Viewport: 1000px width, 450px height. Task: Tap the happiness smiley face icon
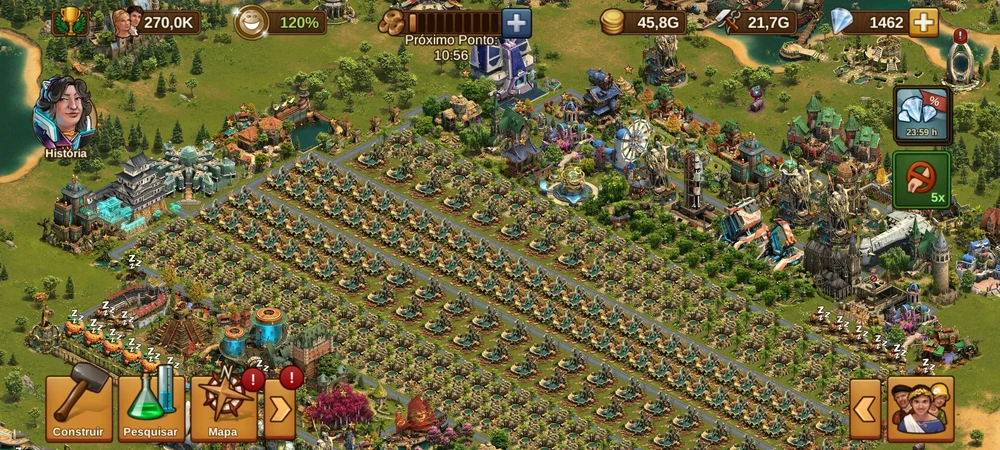[250, 22]
